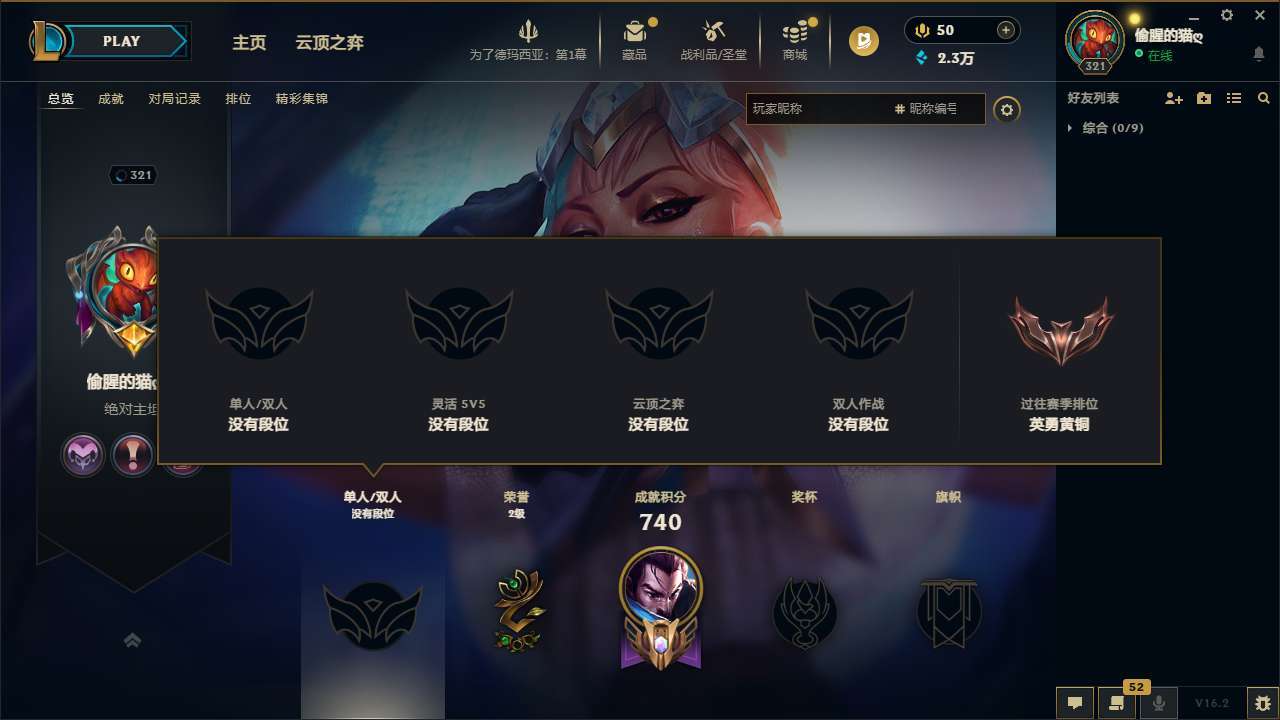Open the 藏品 collection page
The image size is (1280, 720).
point(636,38)
